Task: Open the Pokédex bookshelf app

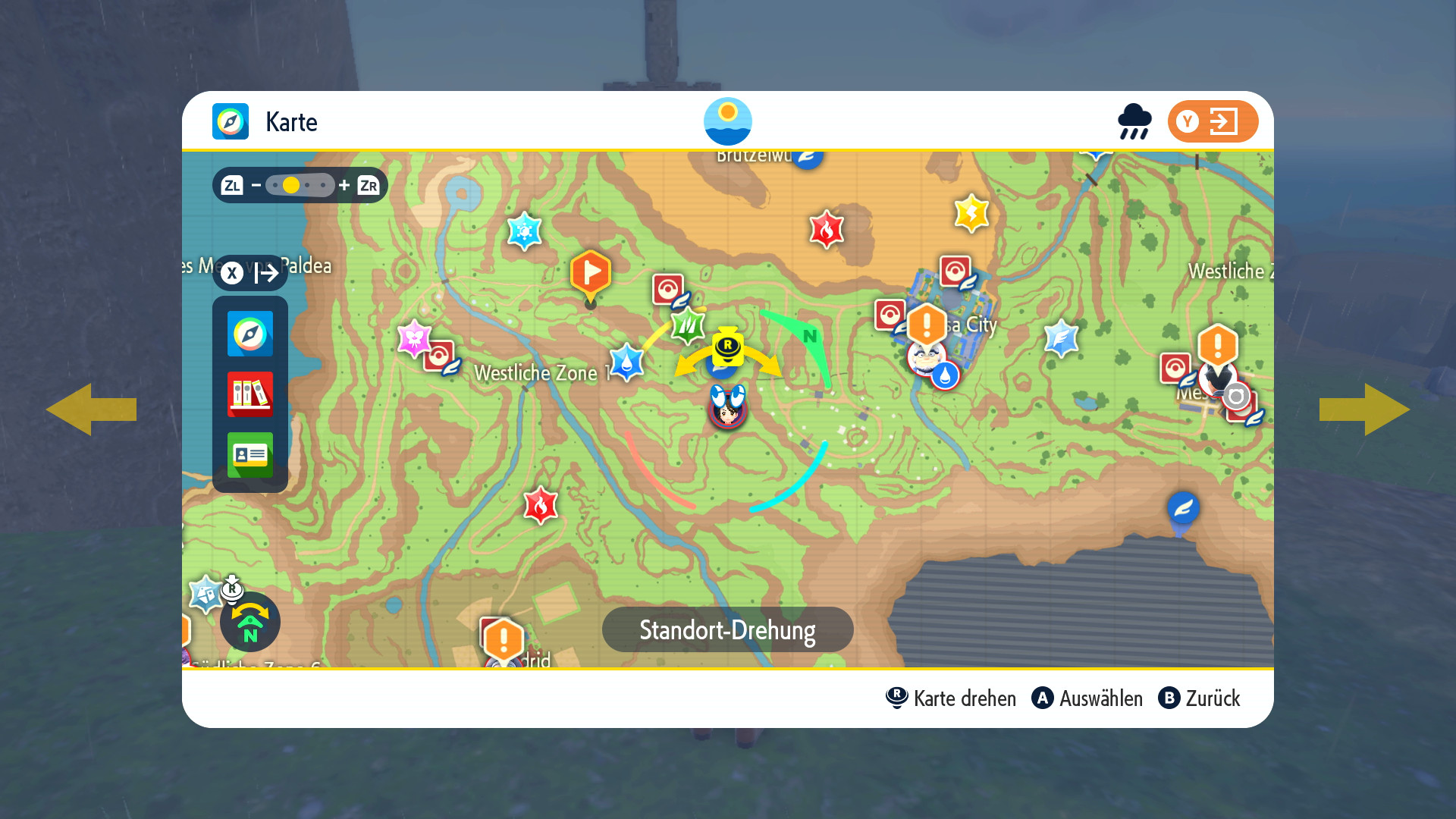Action: pos(249,394)
